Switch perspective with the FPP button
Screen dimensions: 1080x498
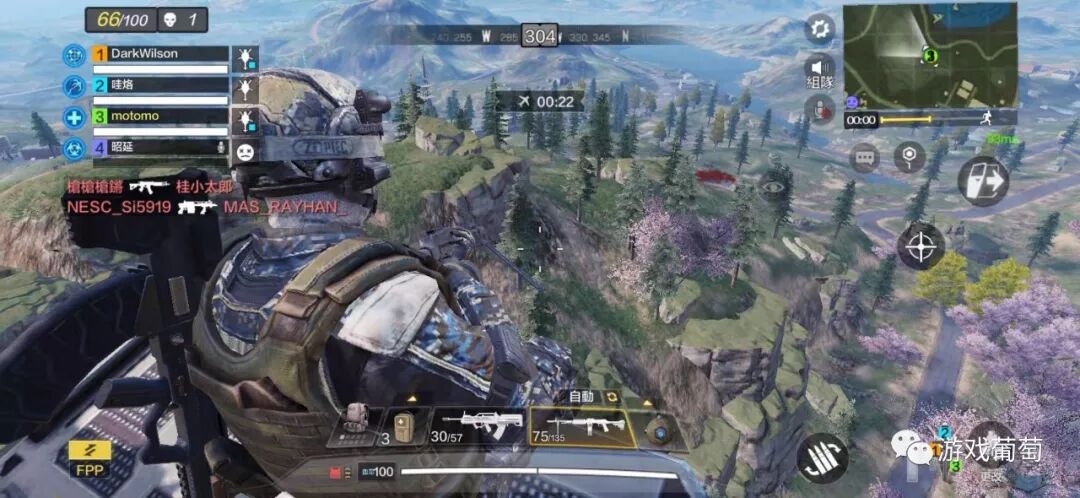[89, 456]
